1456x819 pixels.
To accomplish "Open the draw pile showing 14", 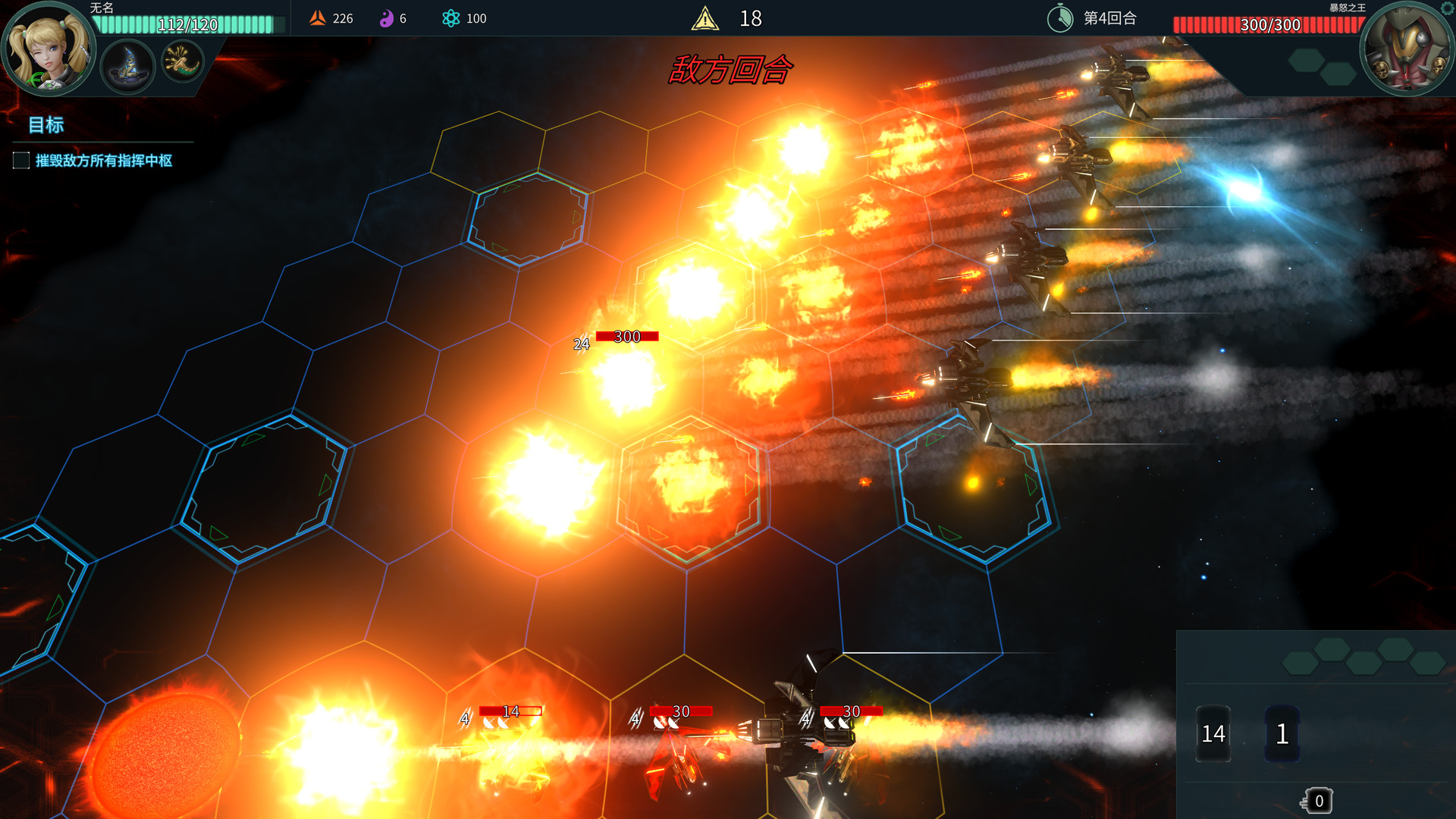I will click(1213, 733).
